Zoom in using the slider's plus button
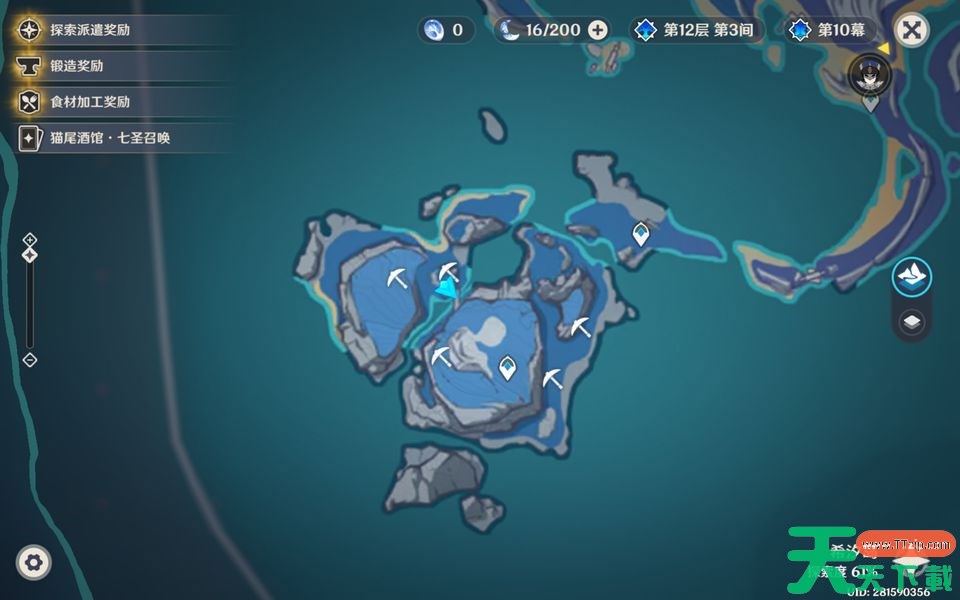Viewport: 960px width, 600px height. 30,239
